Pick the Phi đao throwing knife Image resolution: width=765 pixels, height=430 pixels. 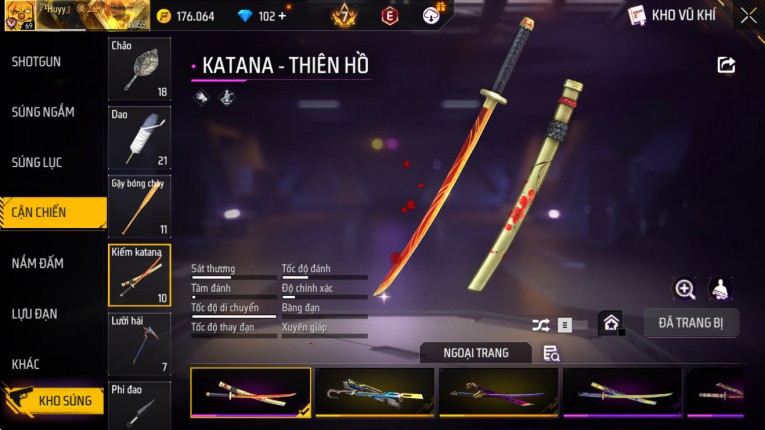139,405
